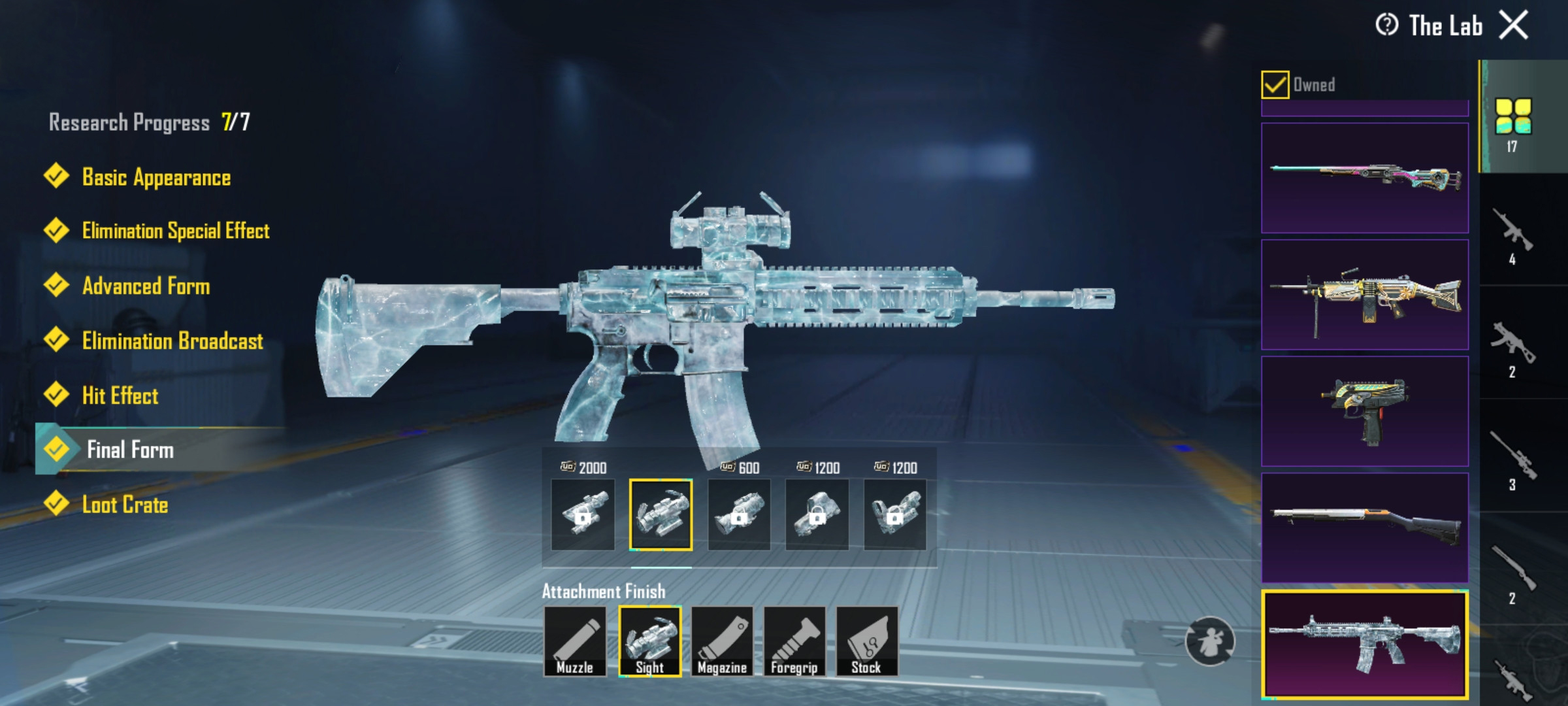Select the locked 2000 UC sight
1568x706 pixels.
click(x=583, y=514)
